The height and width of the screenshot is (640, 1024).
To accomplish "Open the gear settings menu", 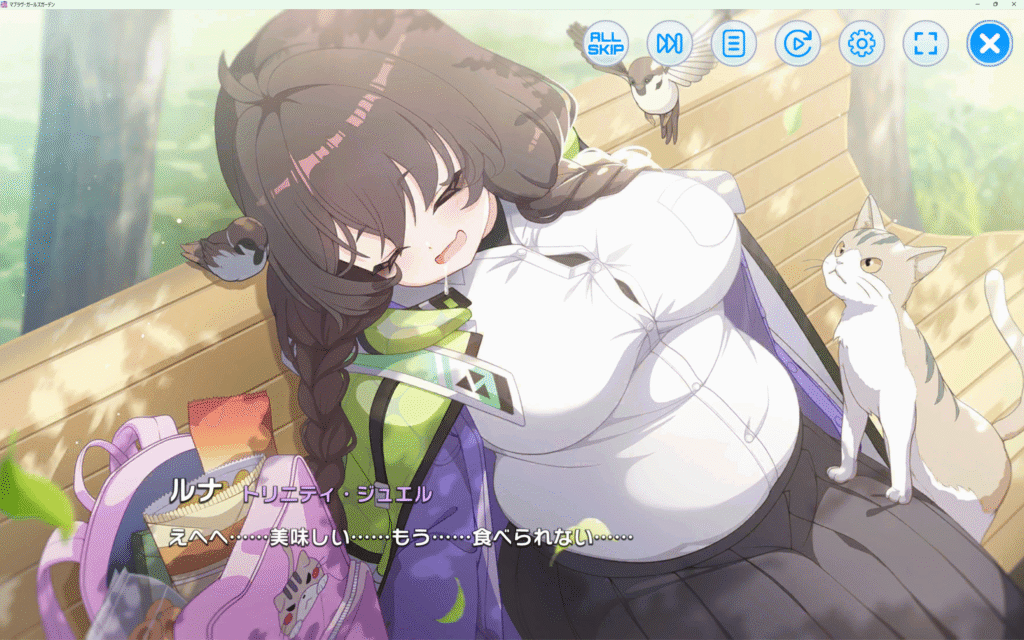I will pyautogui.click(x=861, y=43).
